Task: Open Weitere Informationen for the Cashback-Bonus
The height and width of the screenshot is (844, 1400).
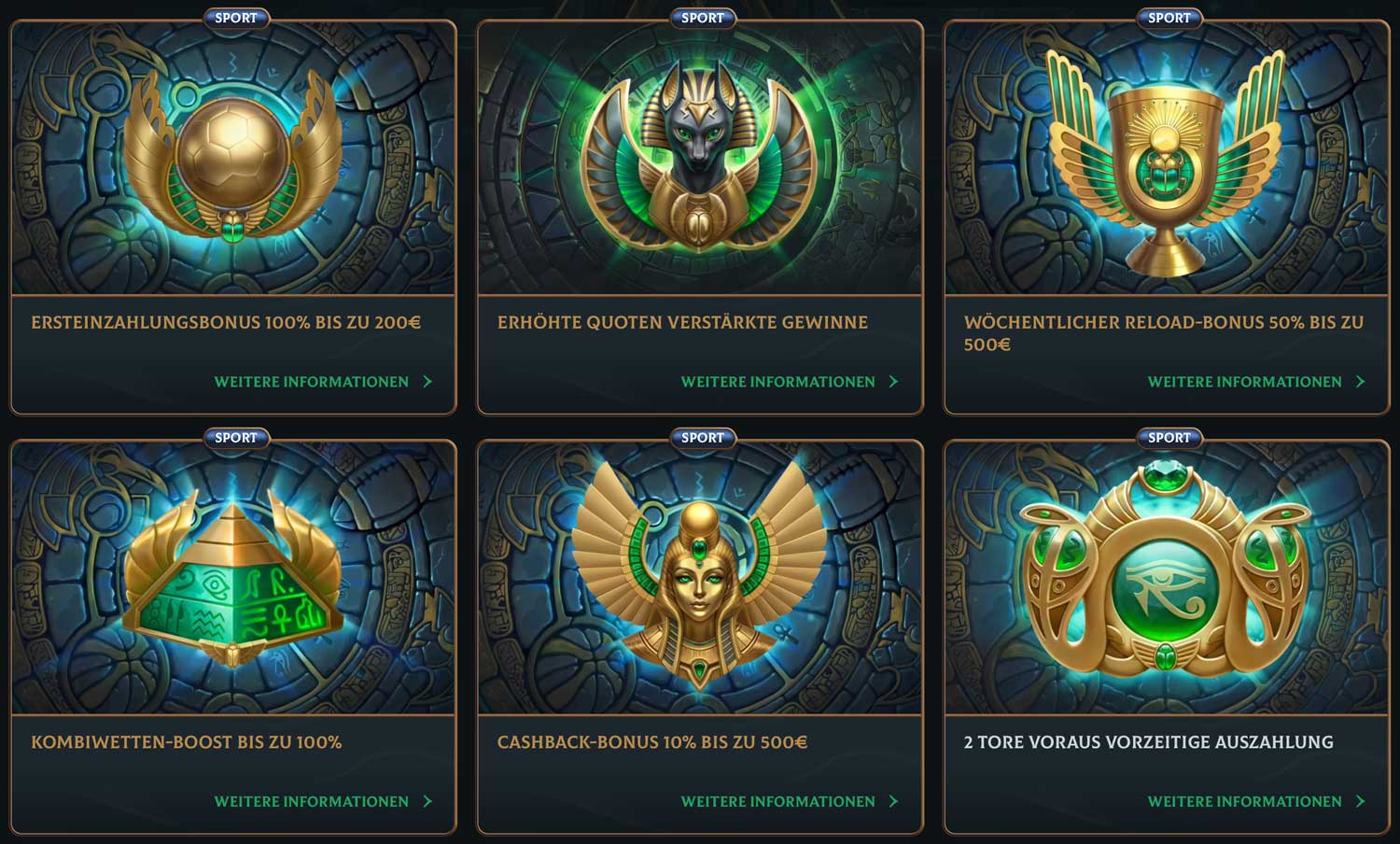Action: pyautogui.click(x=779, y=801)
